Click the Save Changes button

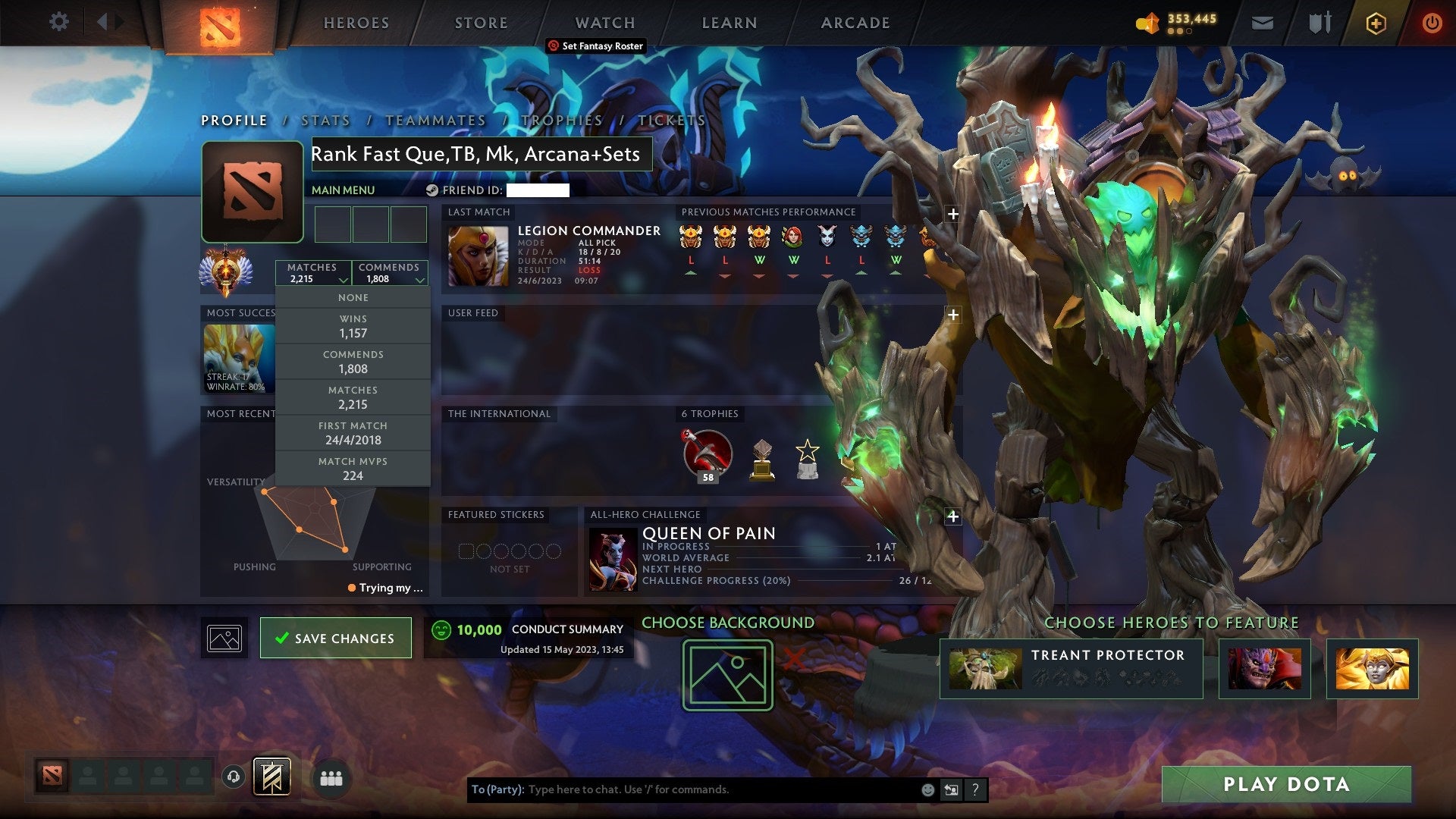(335, 638)
